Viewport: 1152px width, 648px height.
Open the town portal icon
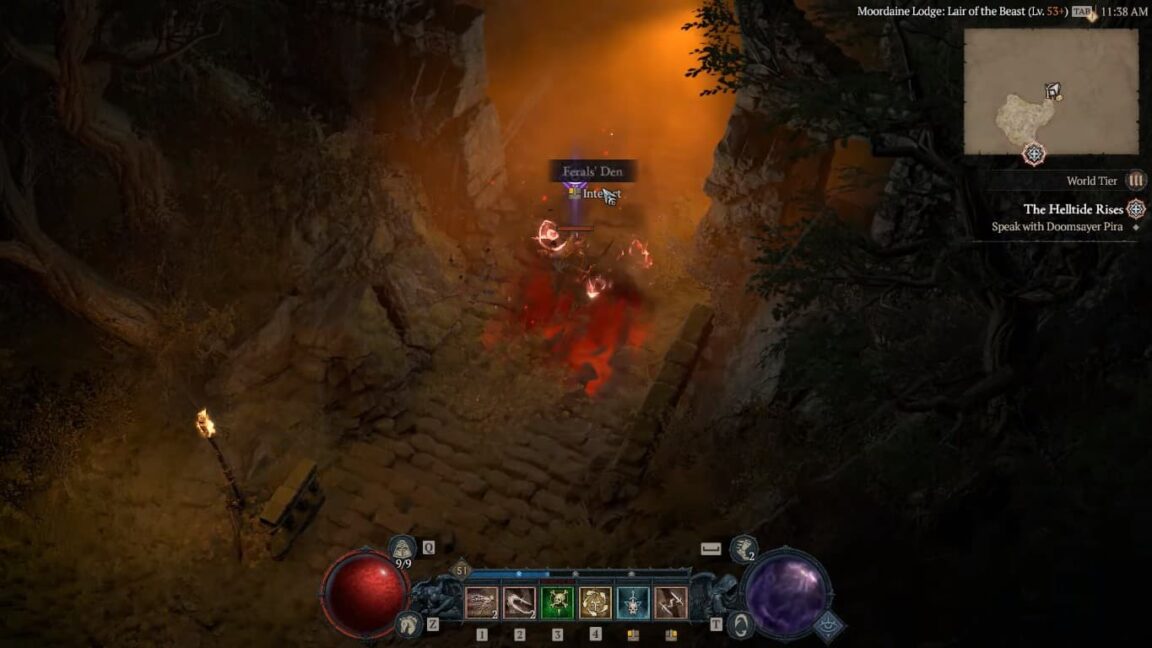[742, 625]
